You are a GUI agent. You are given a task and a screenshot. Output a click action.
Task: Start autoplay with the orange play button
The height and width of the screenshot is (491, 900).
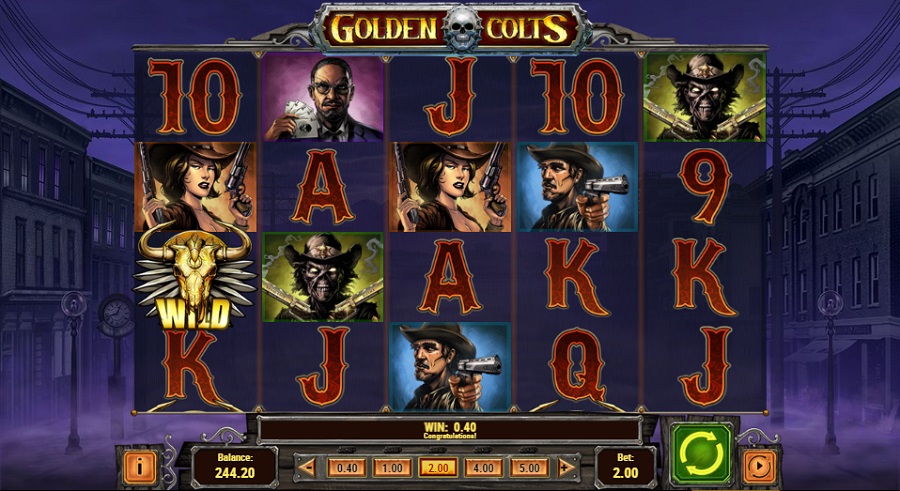(760, 466)
